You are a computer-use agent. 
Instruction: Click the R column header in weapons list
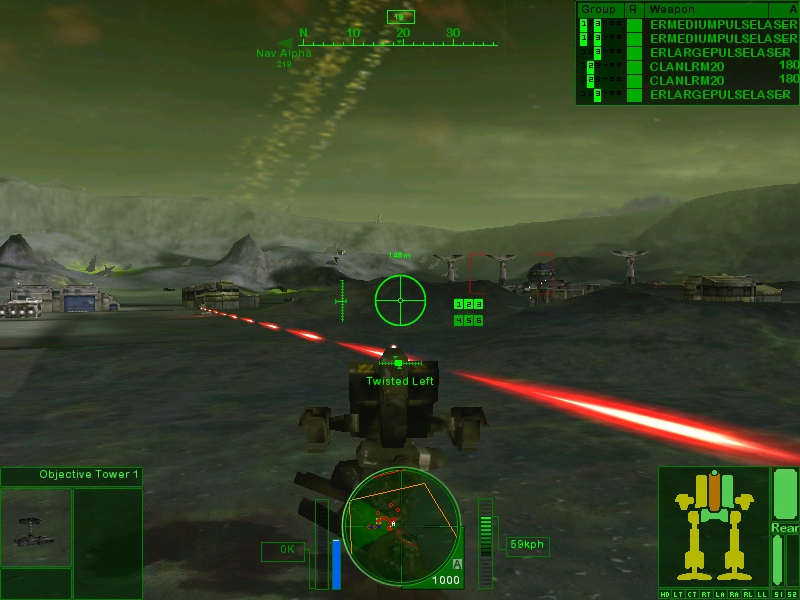click(x=632, y=8)
